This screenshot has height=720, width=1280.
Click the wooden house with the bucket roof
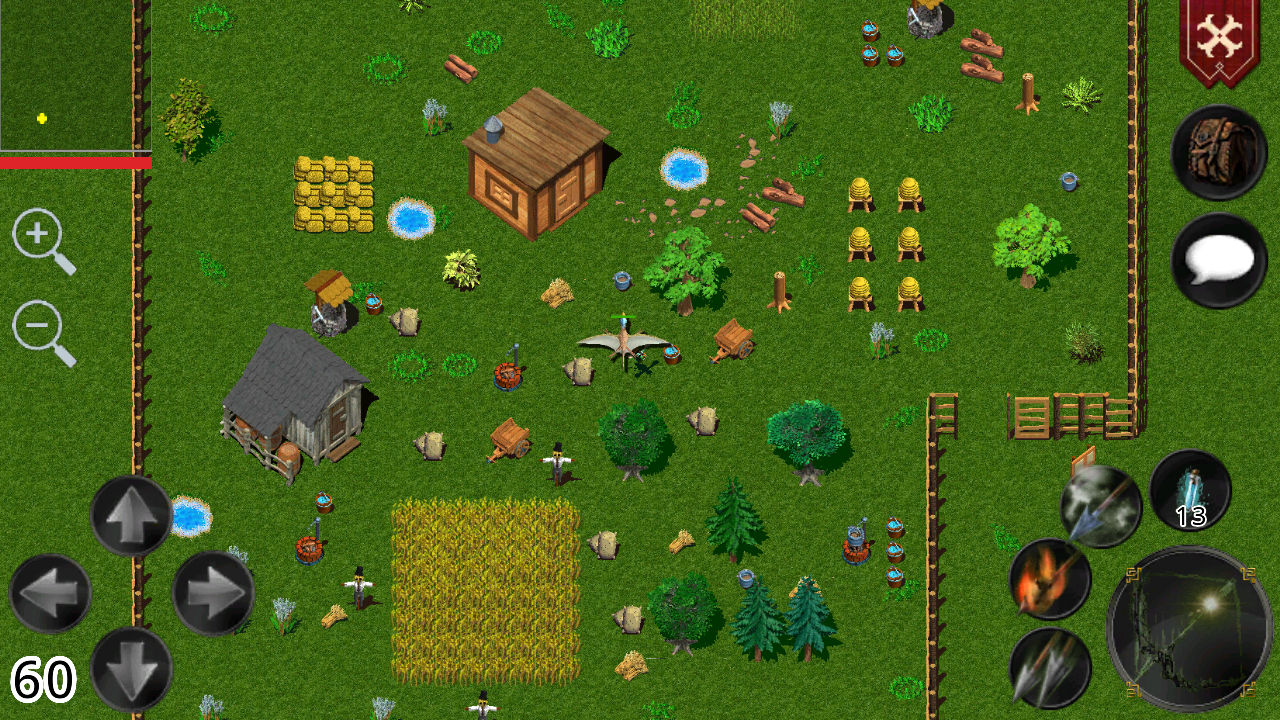535,170
